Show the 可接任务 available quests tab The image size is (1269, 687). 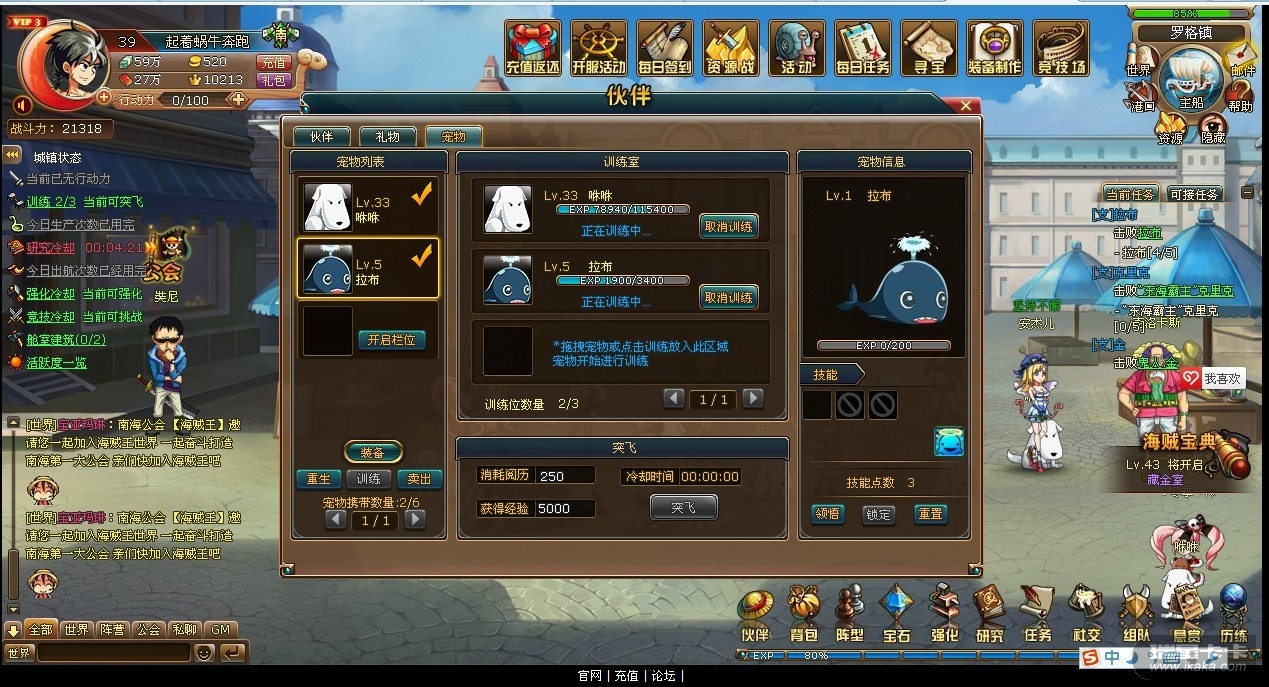pyautogui.click(x=1194, y=195)
